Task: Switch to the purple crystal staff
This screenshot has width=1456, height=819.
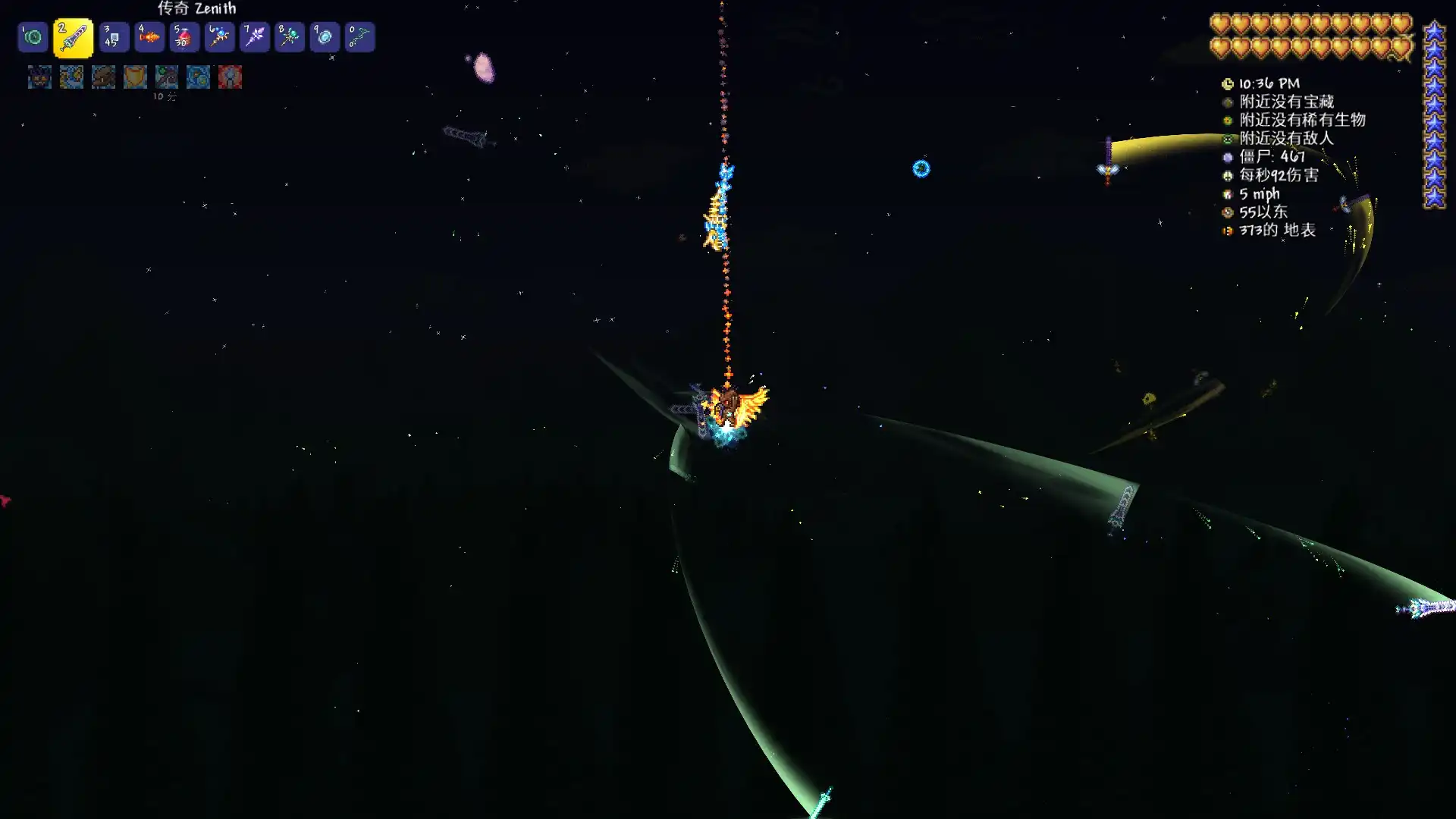Action: (x=255, y=37)
